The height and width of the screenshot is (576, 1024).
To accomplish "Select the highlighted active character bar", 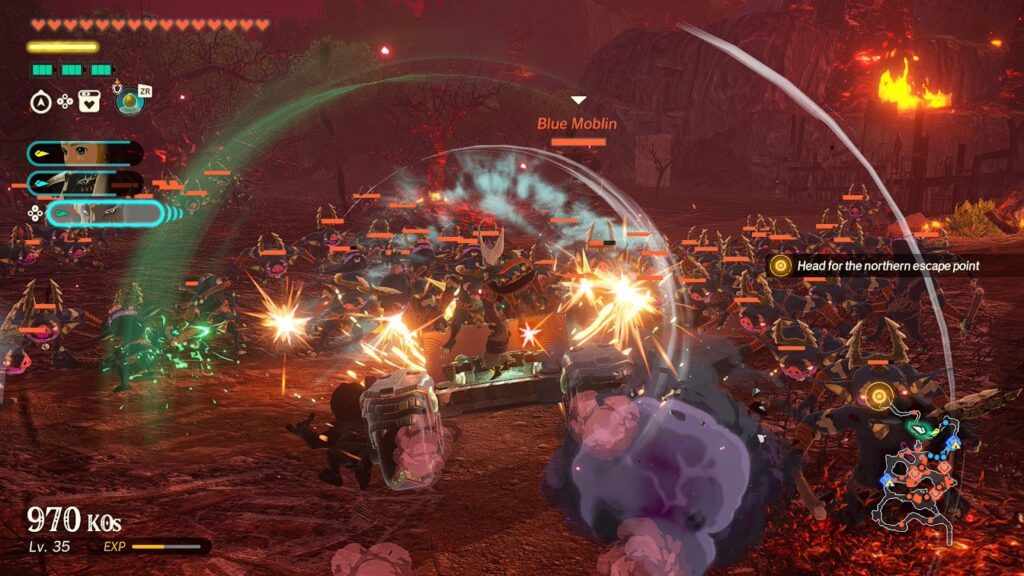I will 103,213.
